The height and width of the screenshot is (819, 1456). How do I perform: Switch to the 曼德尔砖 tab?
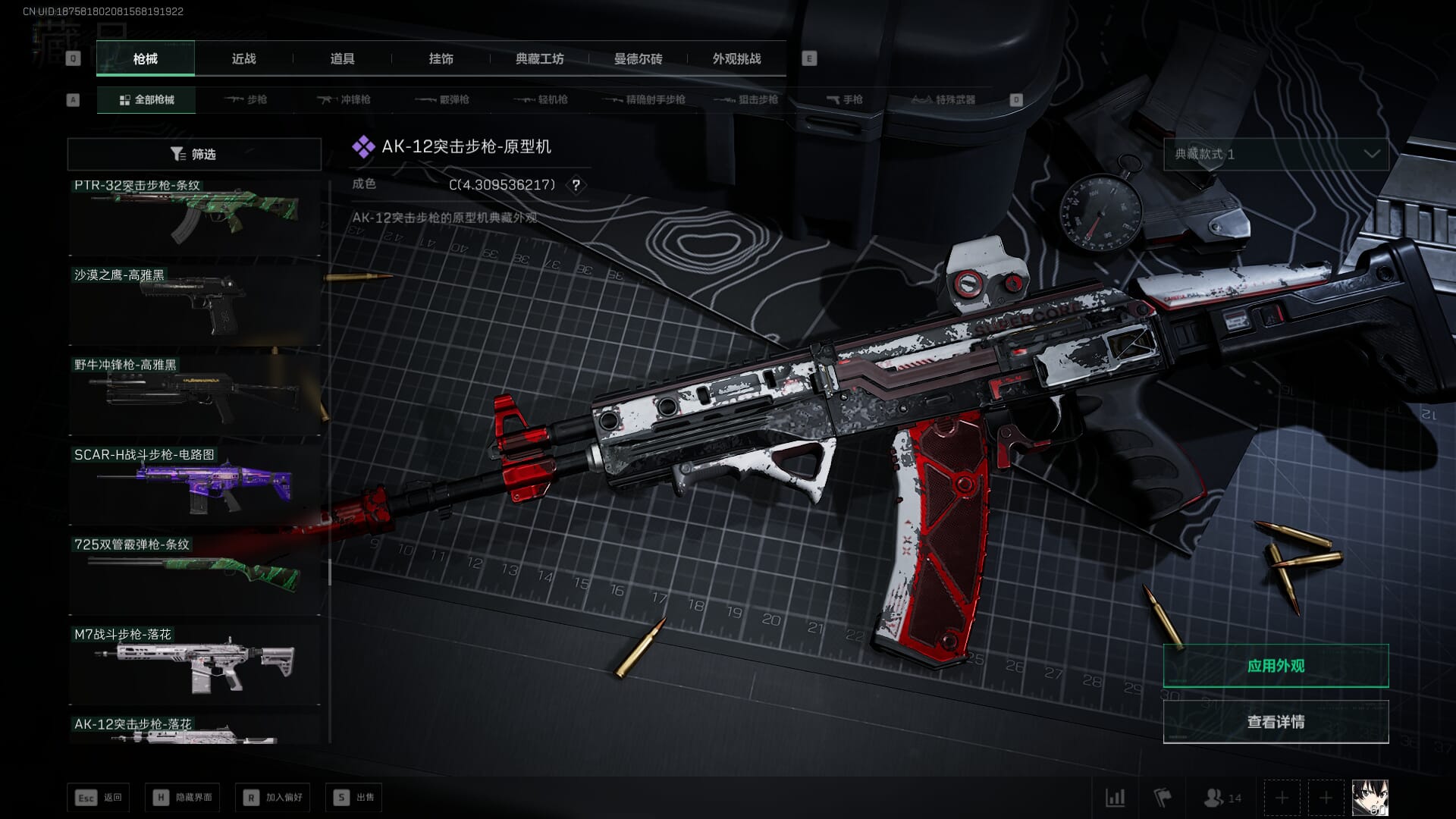tap(638, 58)
